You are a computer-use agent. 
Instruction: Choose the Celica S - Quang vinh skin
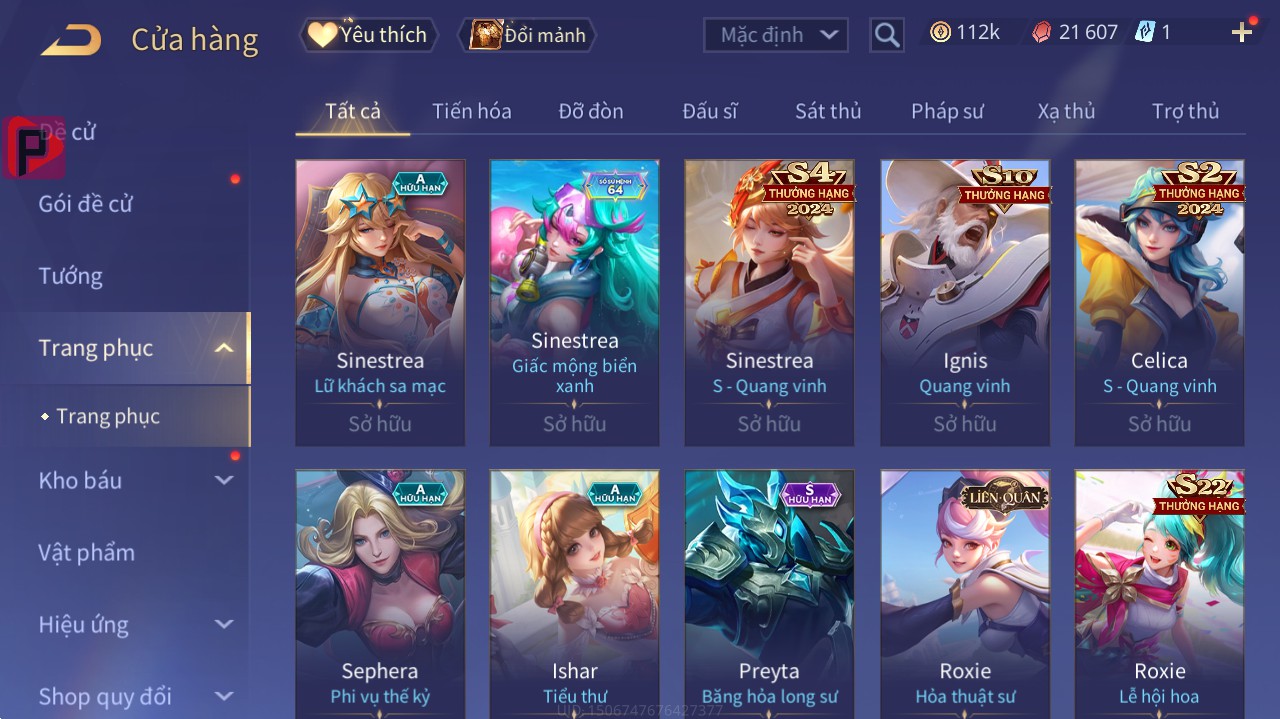(x=1159, y=302)
